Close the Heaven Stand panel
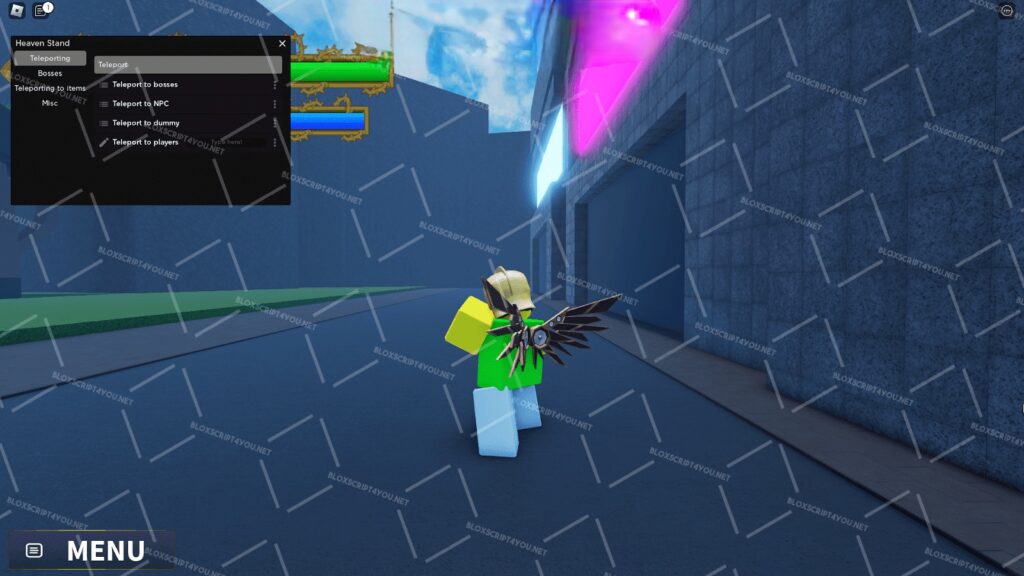Viewport: 1024px width, 576px height. click(282, 44)
